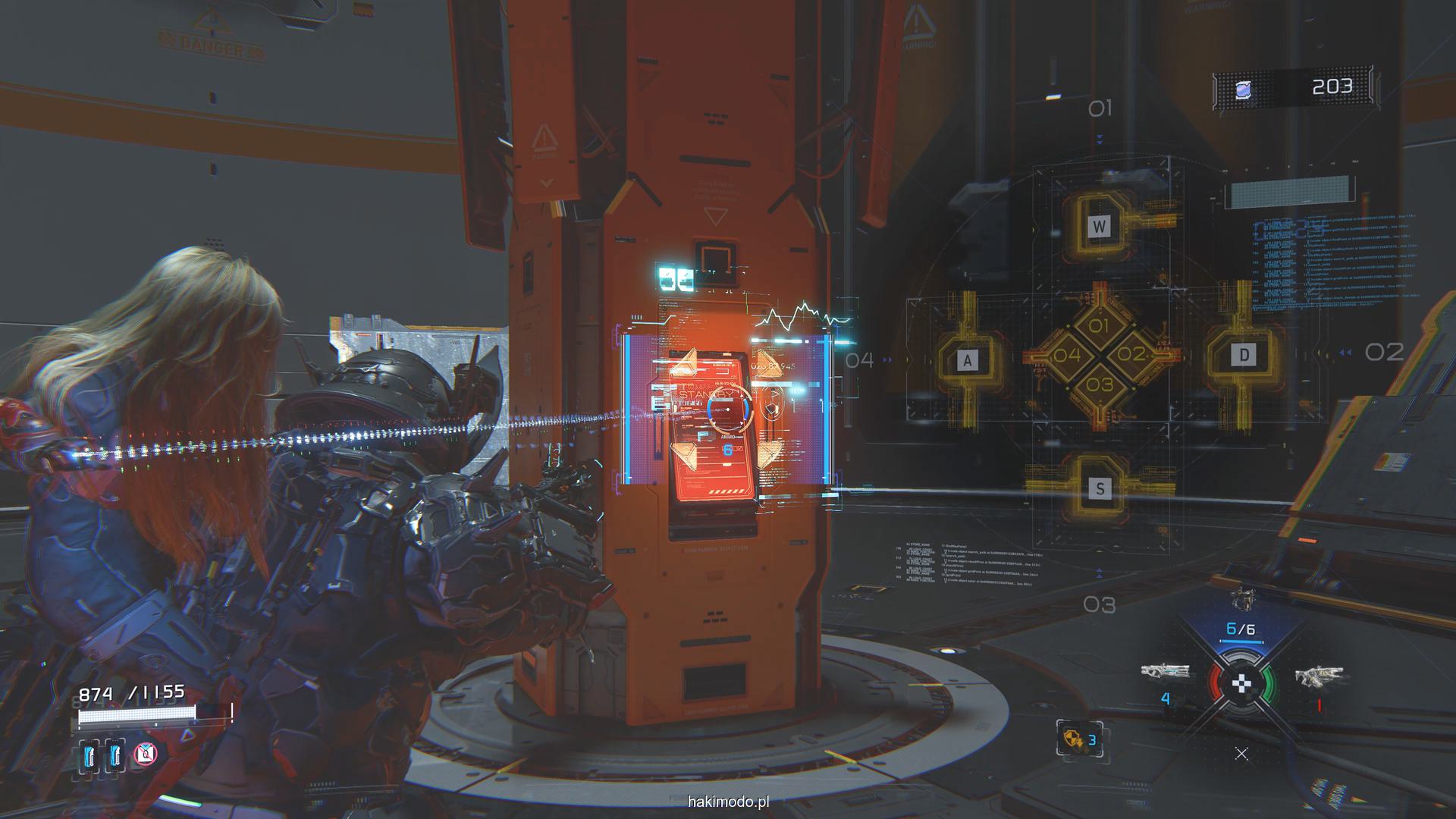The height and width of the screenshot is (819, 1456).
Task: Switch to the left rifle with 4 ammo
Action: pyautogui.click(x=1165, y=672)
